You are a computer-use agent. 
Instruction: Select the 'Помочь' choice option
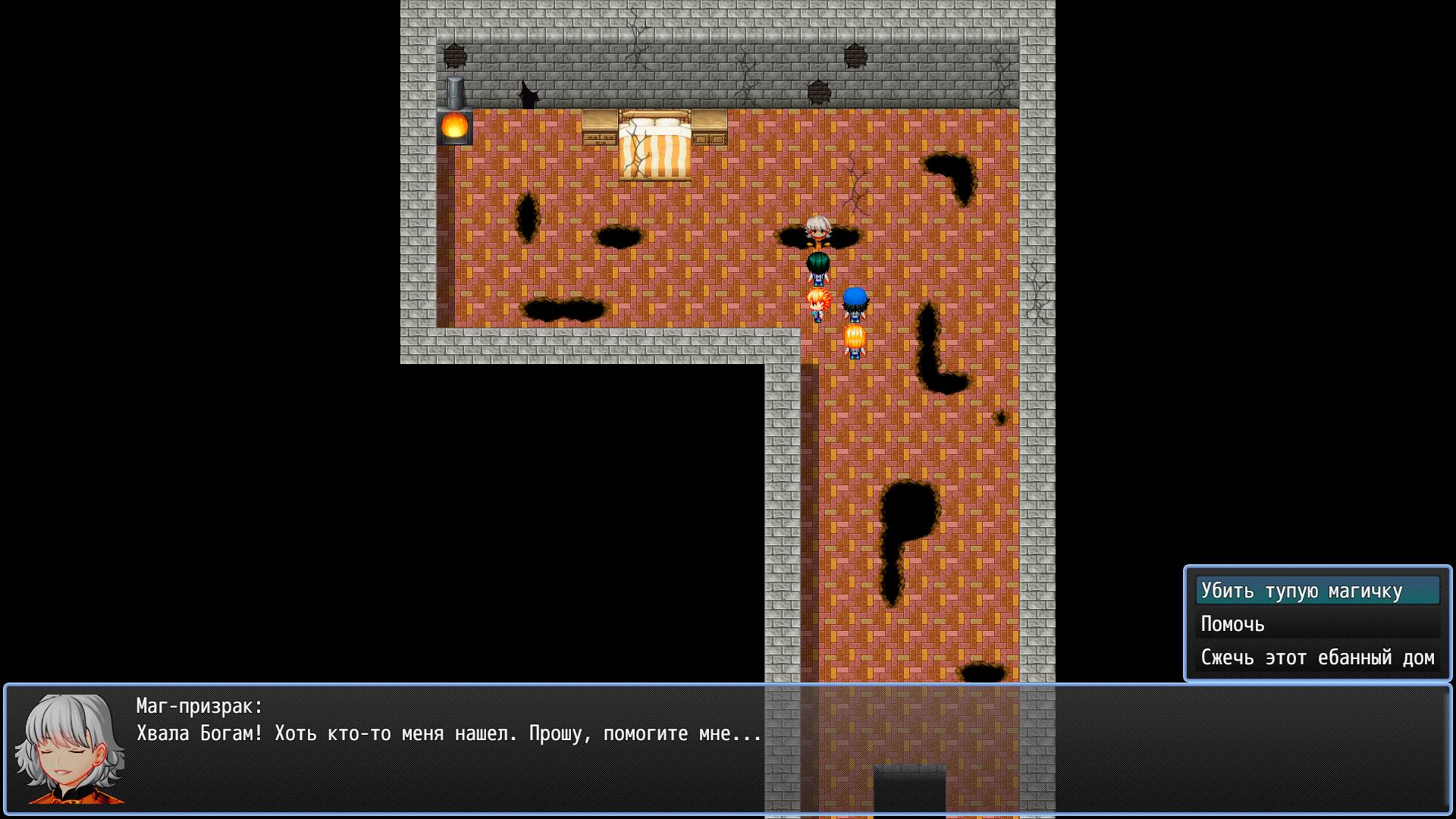(1232, 624)
